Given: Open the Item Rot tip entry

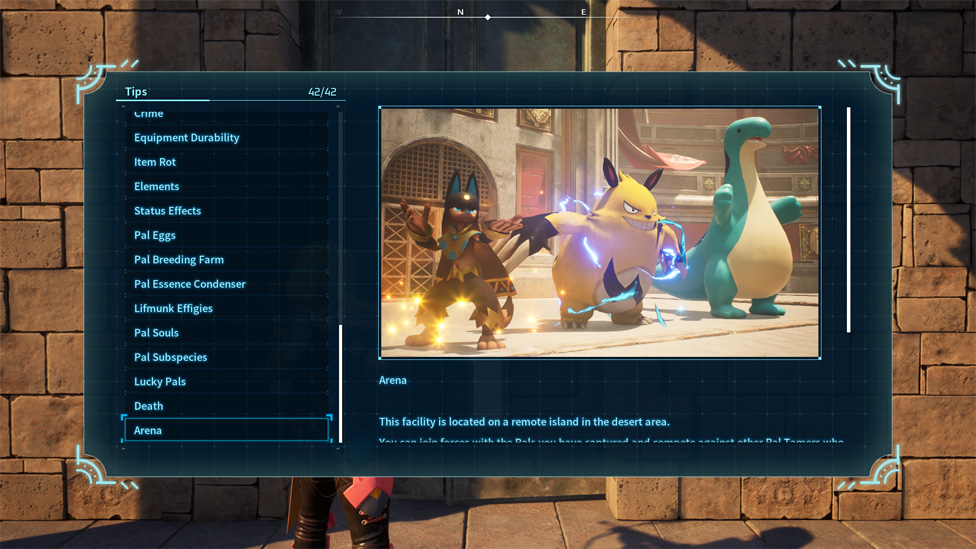Looking at the screenshot, I should click(155, 162).
